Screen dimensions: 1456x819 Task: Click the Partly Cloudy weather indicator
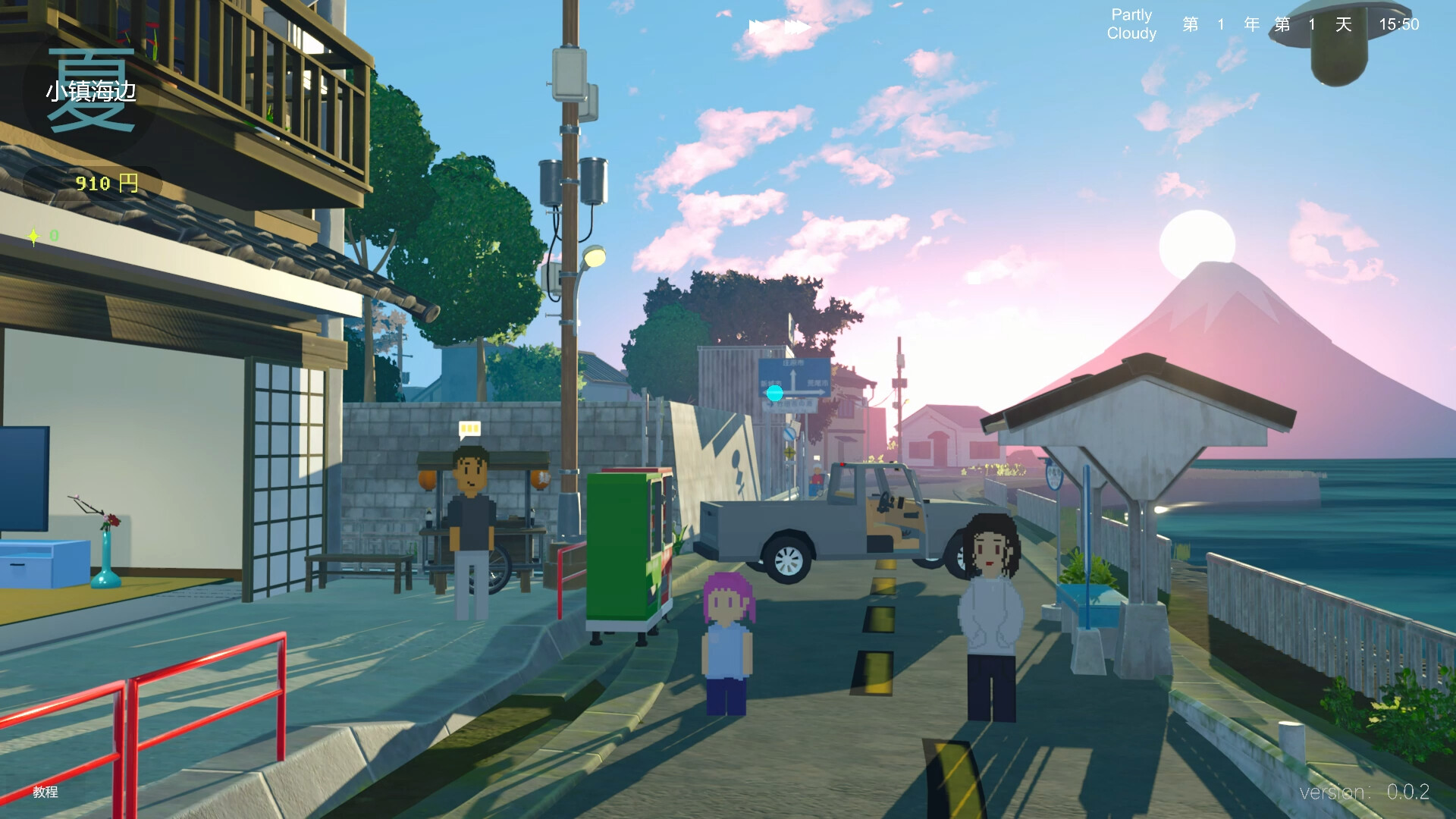point(1131,23)
